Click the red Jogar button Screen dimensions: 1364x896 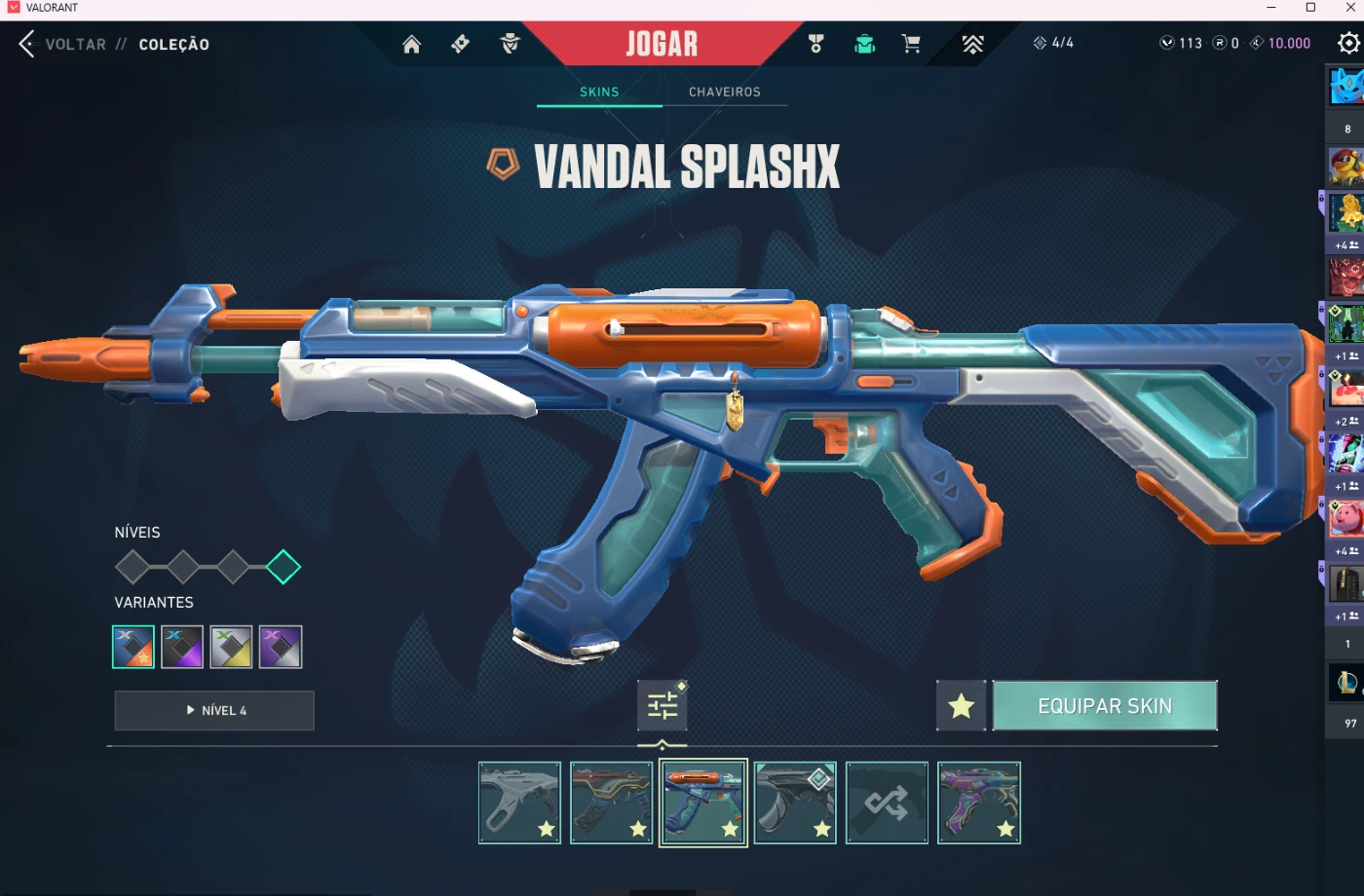pyautogui.click(x=662, y=44)
